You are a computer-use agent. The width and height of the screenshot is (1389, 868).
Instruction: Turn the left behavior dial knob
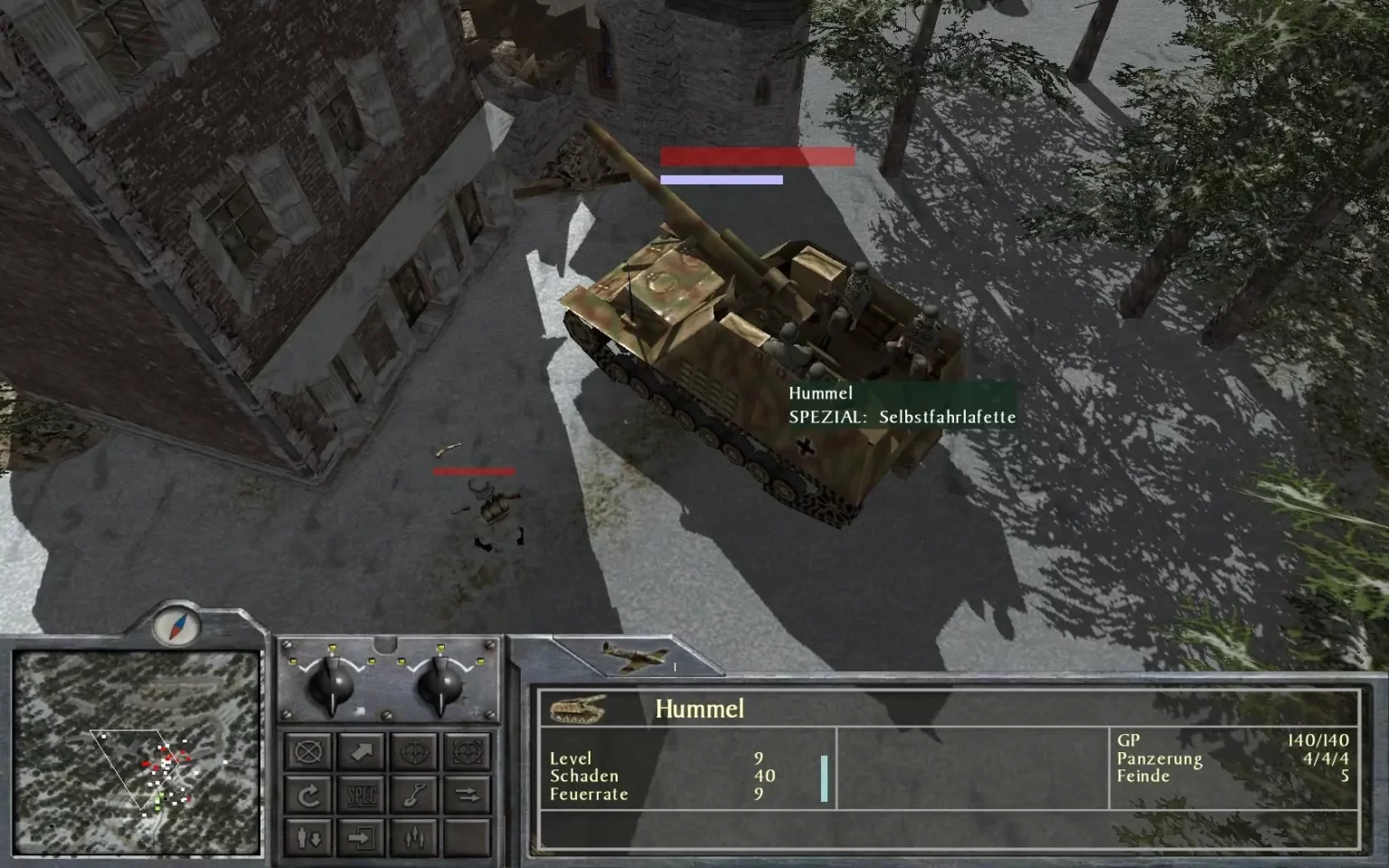(332, 686)
